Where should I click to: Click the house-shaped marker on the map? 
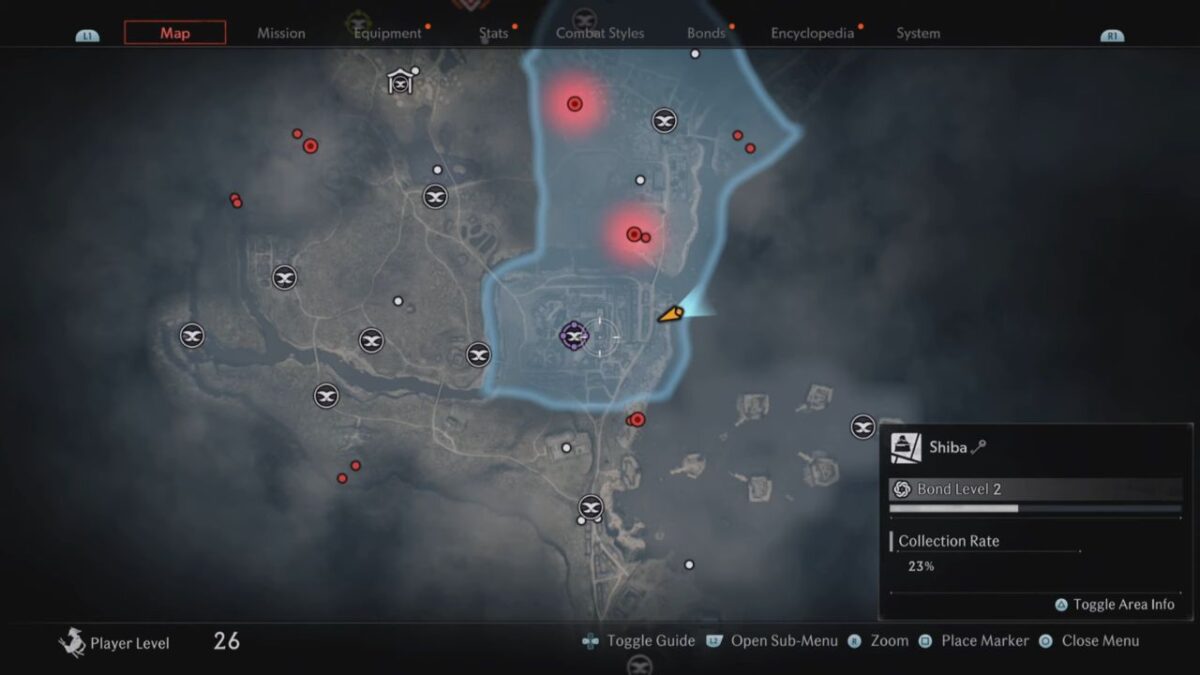pyautogui.click(x=400, y=82)
